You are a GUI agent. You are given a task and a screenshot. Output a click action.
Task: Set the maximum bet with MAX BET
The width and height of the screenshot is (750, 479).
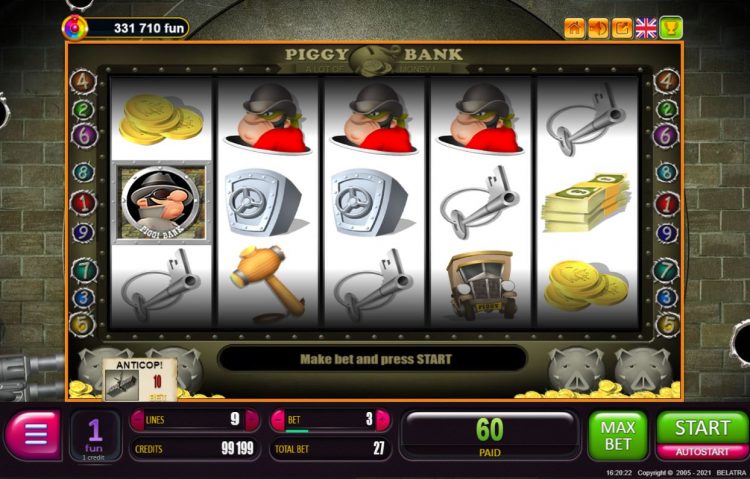pyautogui.click(x=618, y=436)
